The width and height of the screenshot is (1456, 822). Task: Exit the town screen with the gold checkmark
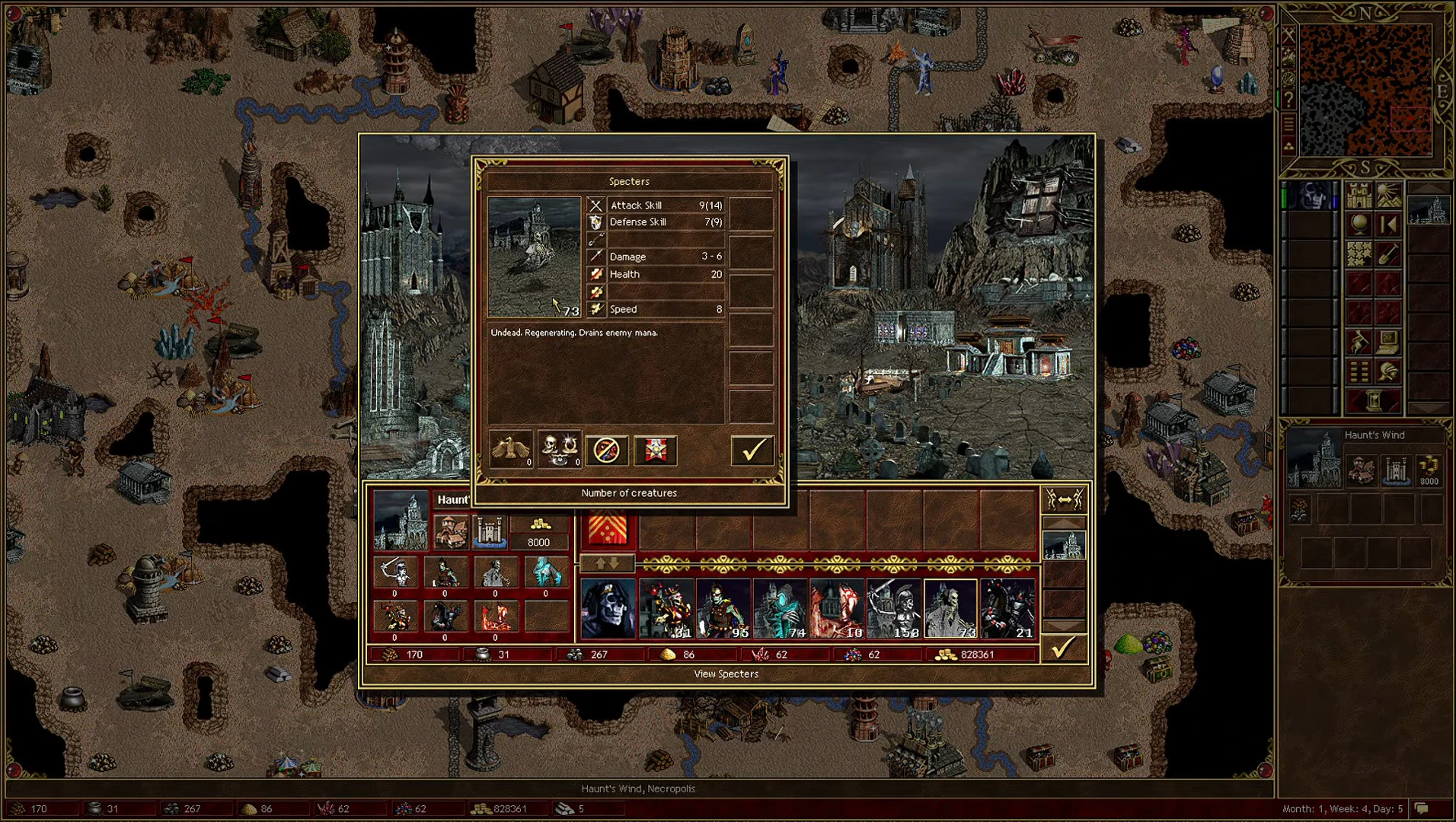[1063, 648]
